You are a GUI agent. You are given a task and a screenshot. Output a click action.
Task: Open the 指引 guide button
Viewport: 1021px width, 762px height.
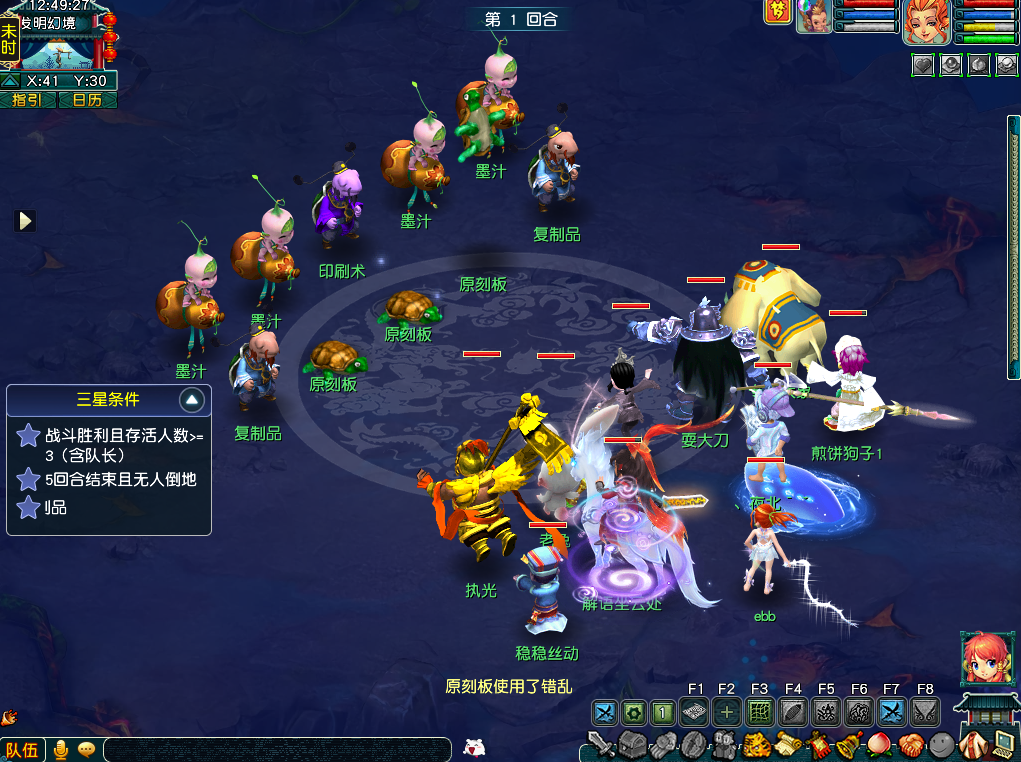coord(28,100)
